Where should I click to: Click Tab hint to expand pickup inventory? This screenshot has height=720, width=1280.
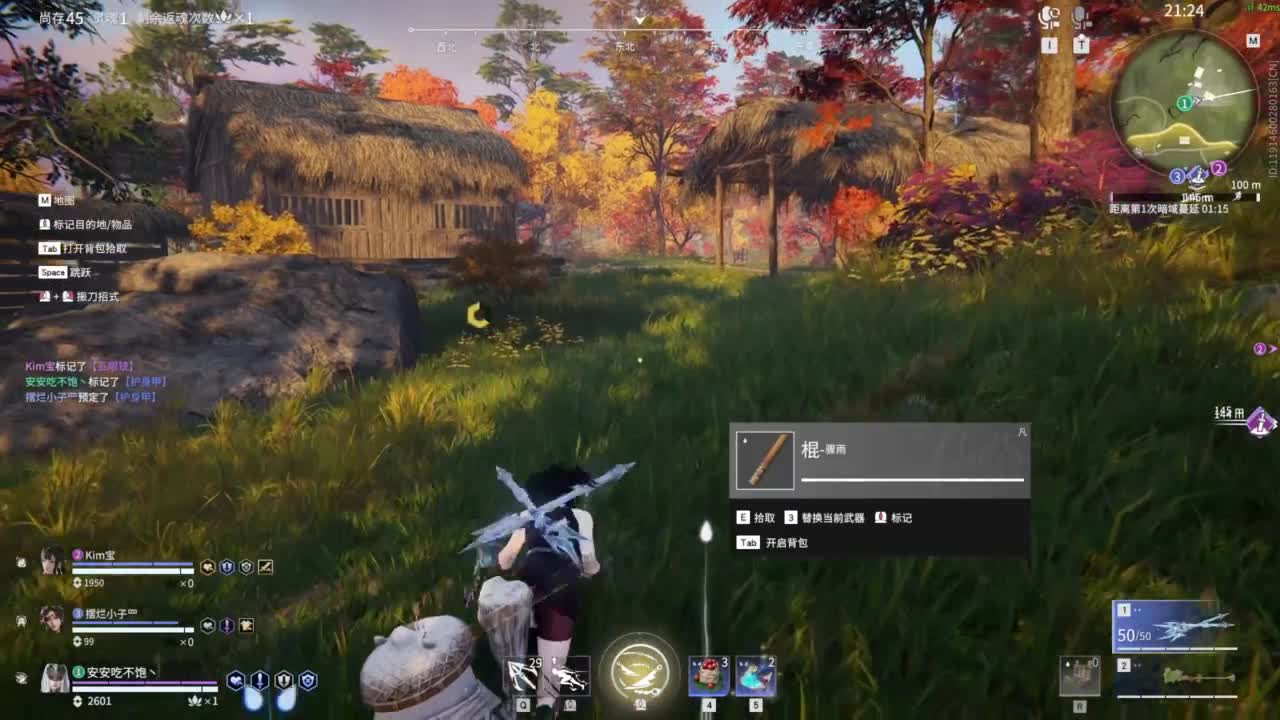tap(747, 543)
